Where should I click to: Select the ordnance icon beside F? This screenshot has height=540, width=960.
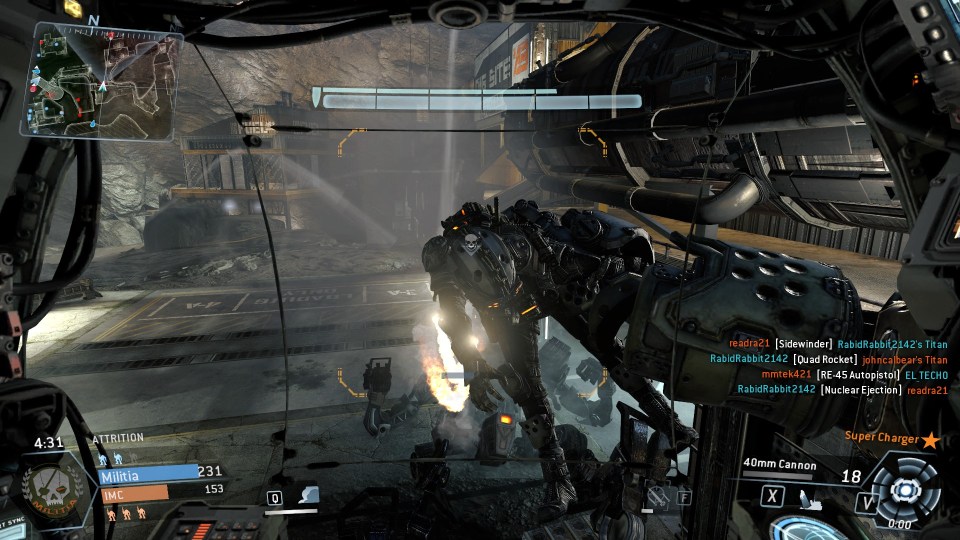pos(657,494)
